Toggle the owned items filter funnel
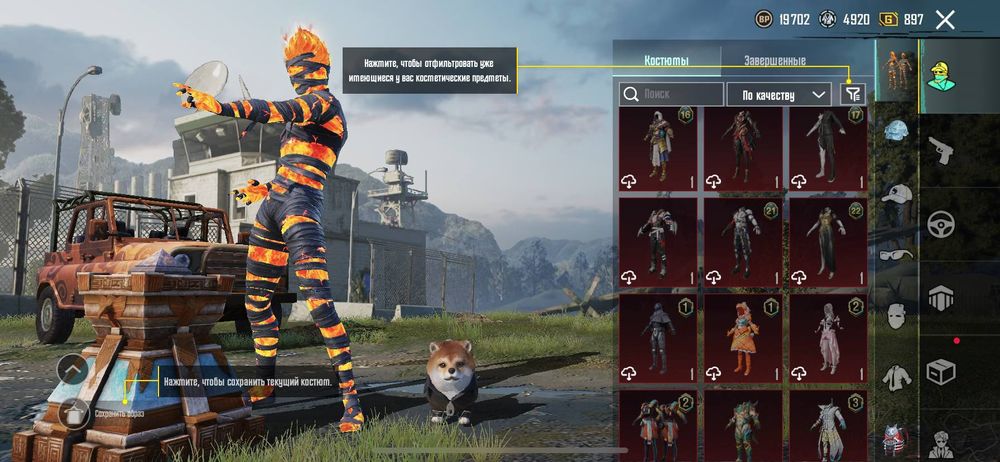Image resolution: width=1000 pixels, height=462 pixels. tap(852, 94)
